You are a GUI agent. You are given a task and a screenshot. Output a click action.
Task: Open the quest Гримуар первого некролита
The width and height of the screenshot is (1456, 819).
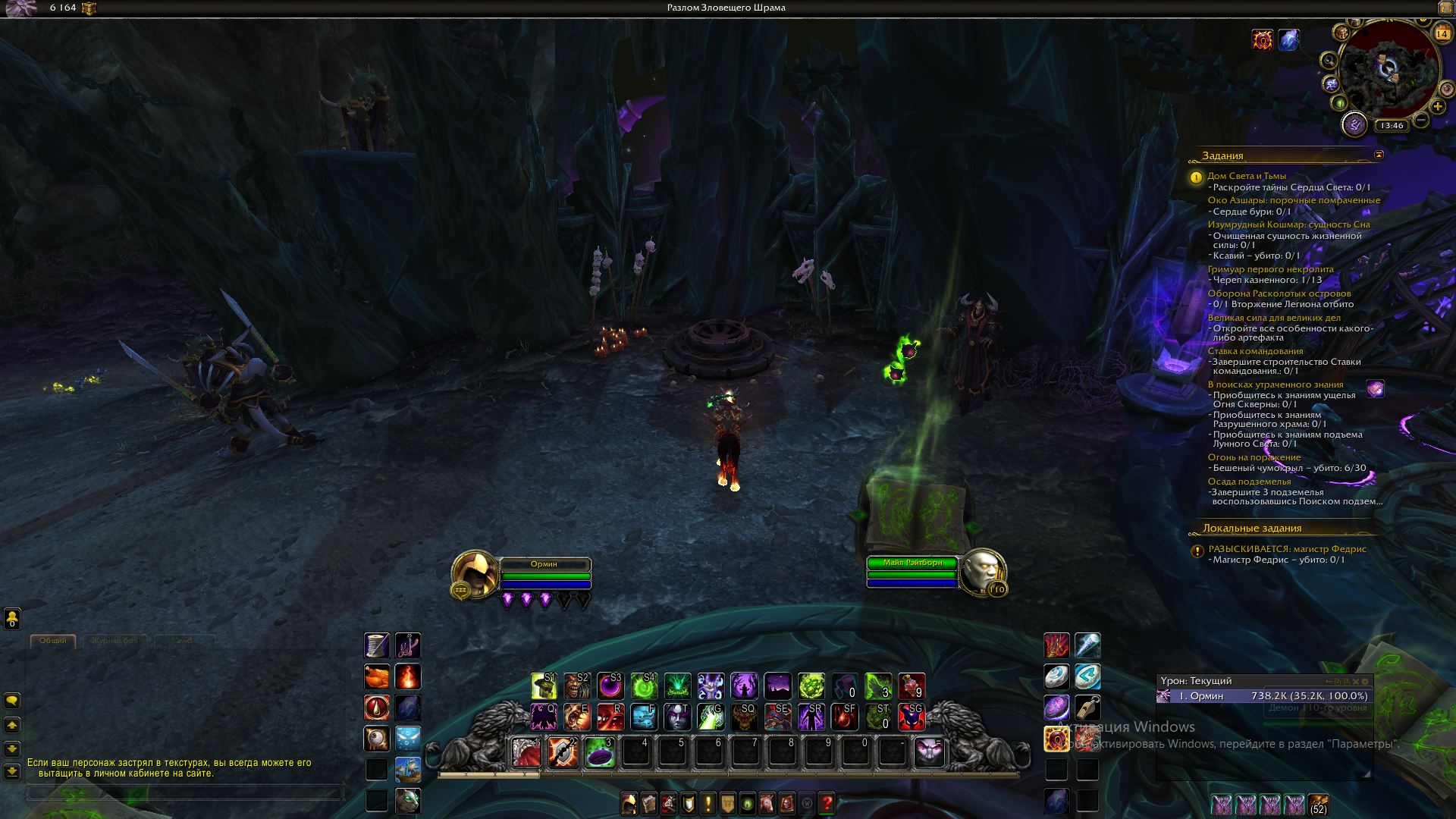(x=1270, y=269)
